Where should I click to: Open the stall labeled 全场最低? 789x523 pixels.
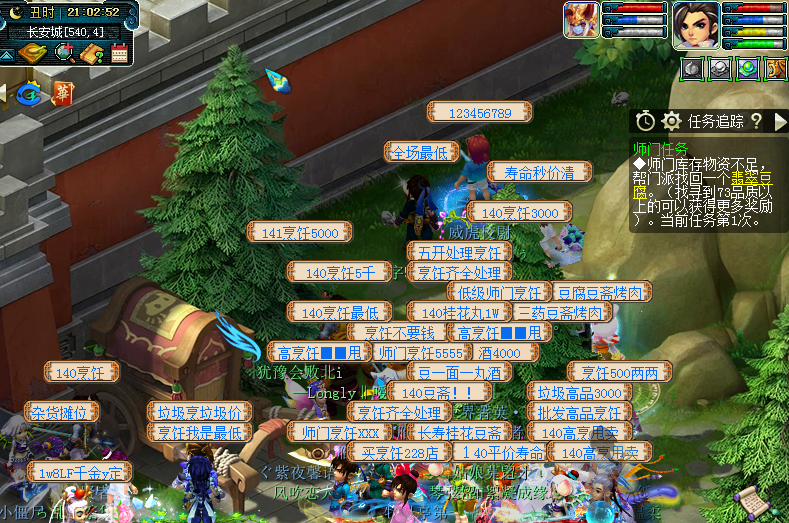[x=423, y=152]
